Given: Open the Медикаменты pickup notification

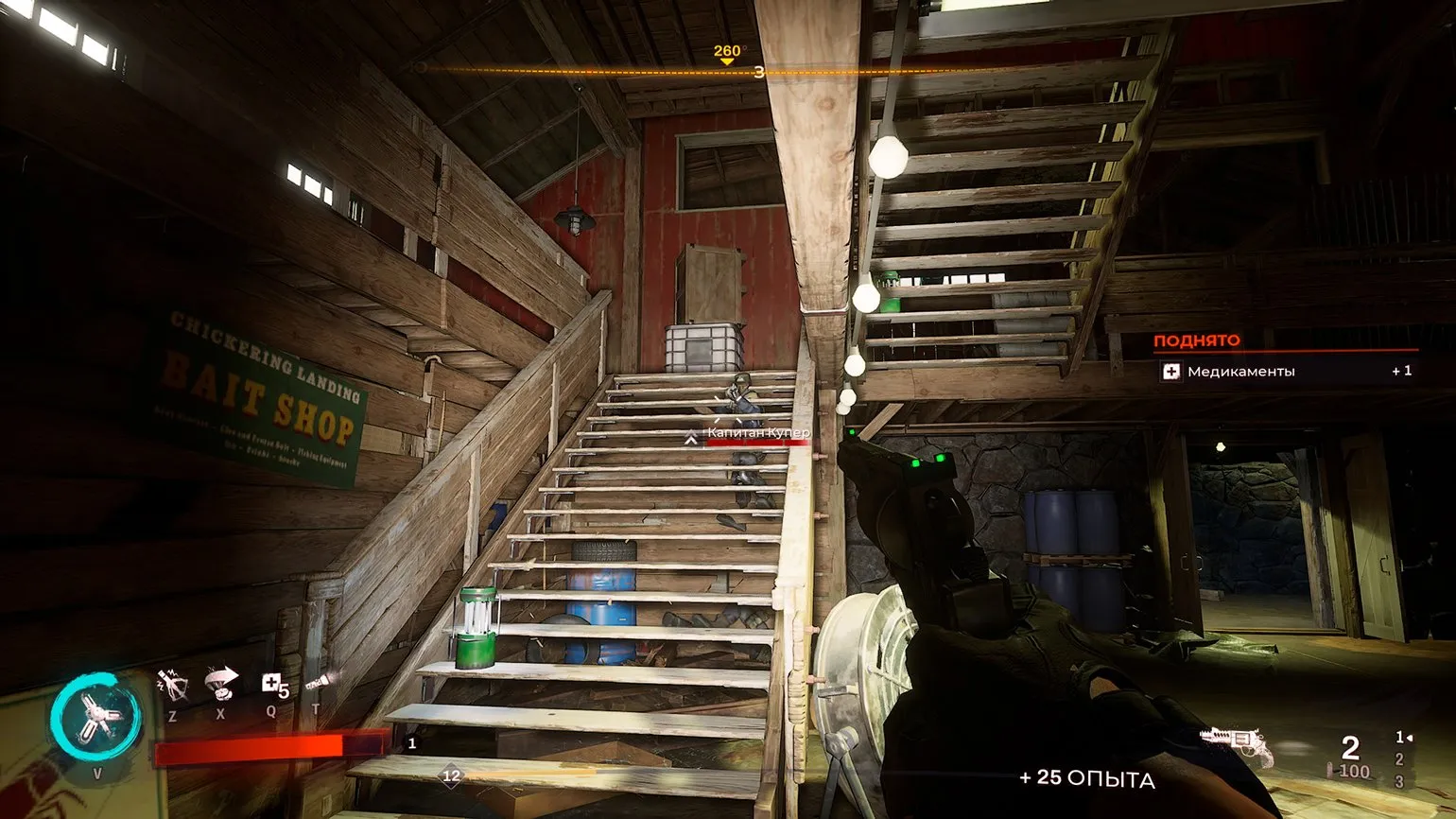Looking at the screenshot, I should tap(1286, 372).
